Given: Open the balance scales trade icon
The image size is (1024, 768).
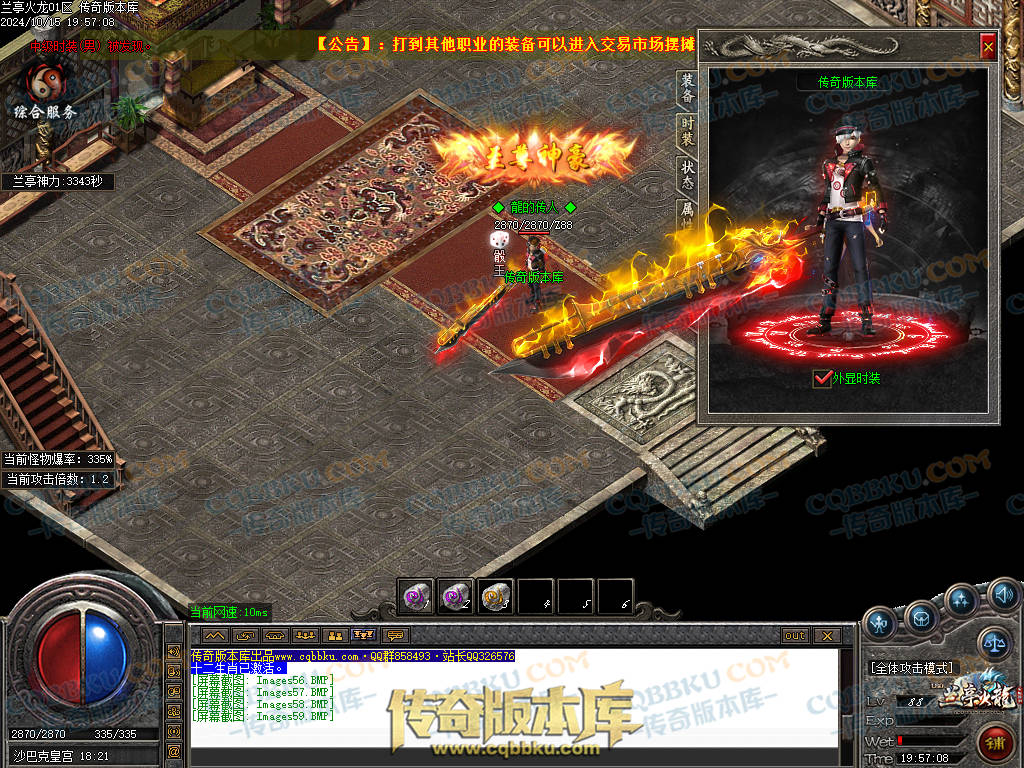Looking at the screenshot, I should (x=994, y=644).
